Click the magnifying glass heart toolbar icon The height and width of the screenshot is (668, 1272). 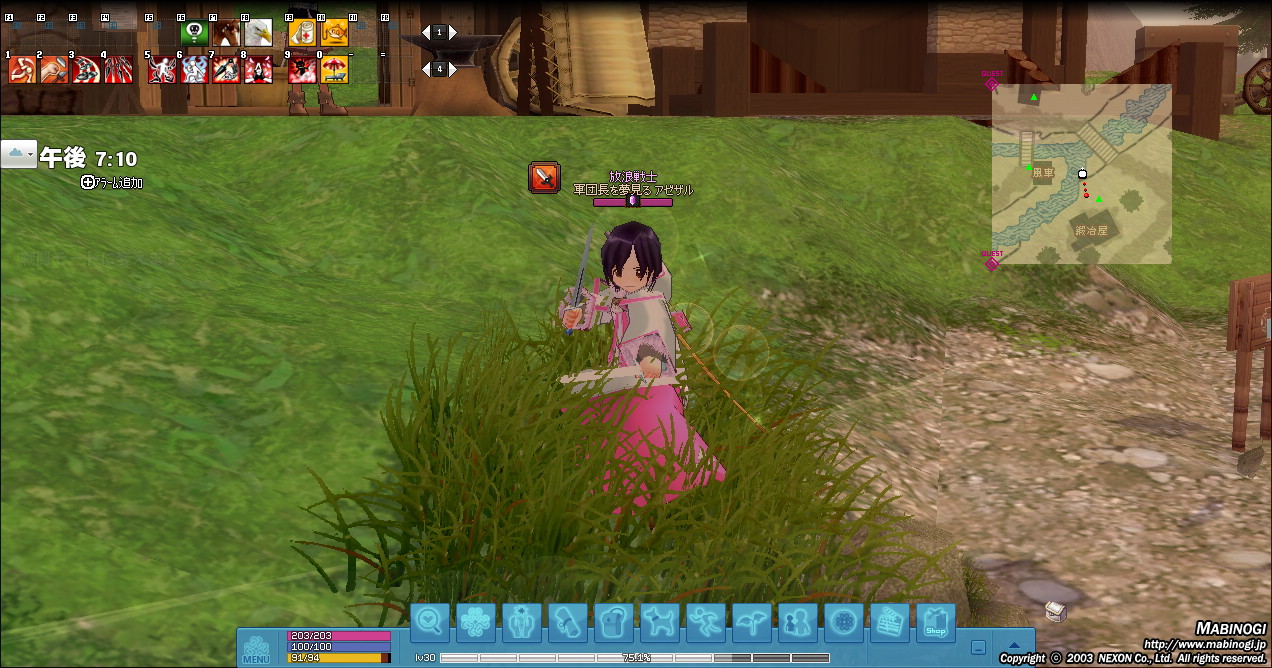[x=430, y=623]
